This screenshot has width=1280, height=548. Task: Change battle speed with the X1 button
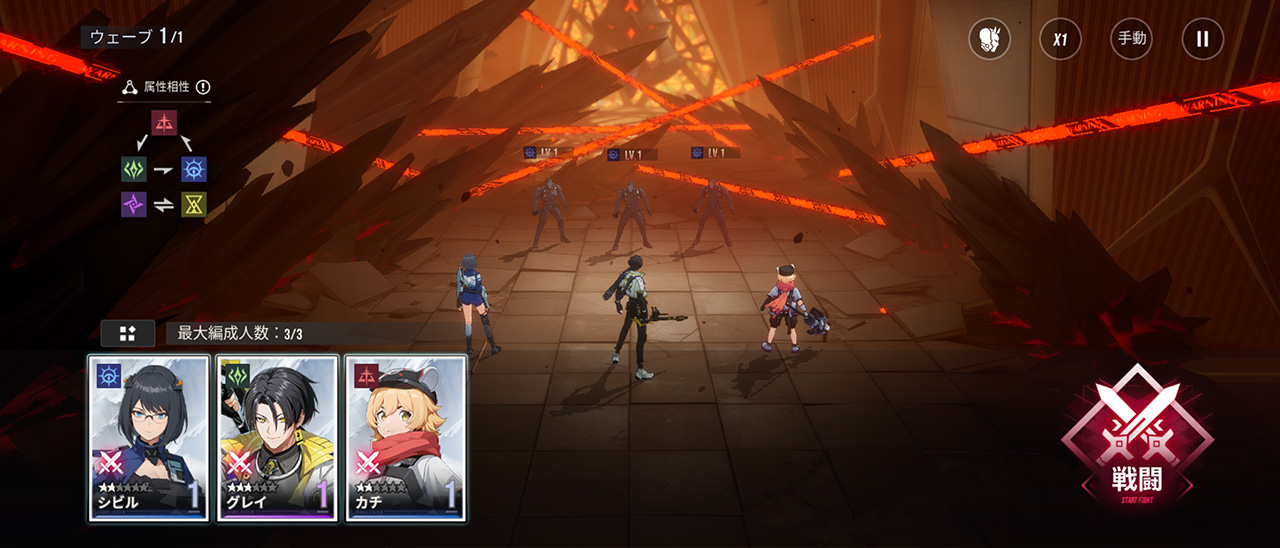coord(1060,40)
